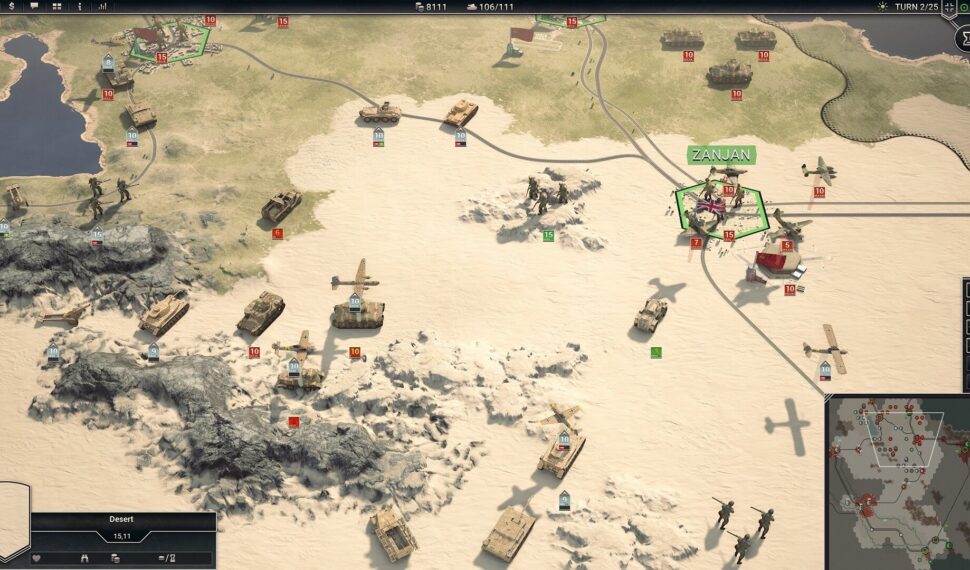View the bar chart statistics icon
The width and height of the screenshot is (970, 570).
101,6
